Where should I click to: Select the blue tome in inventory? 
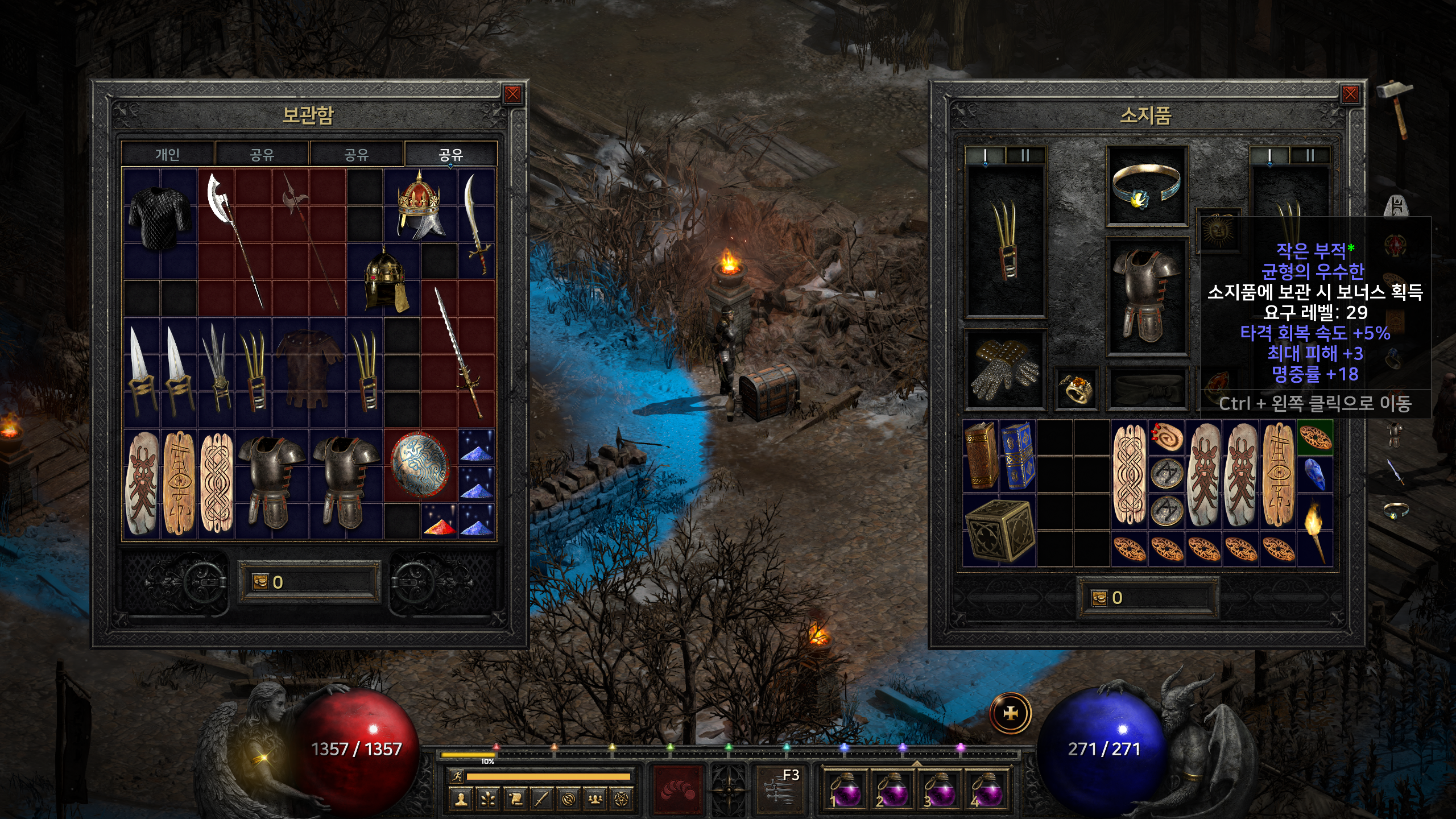point(1017,456)
